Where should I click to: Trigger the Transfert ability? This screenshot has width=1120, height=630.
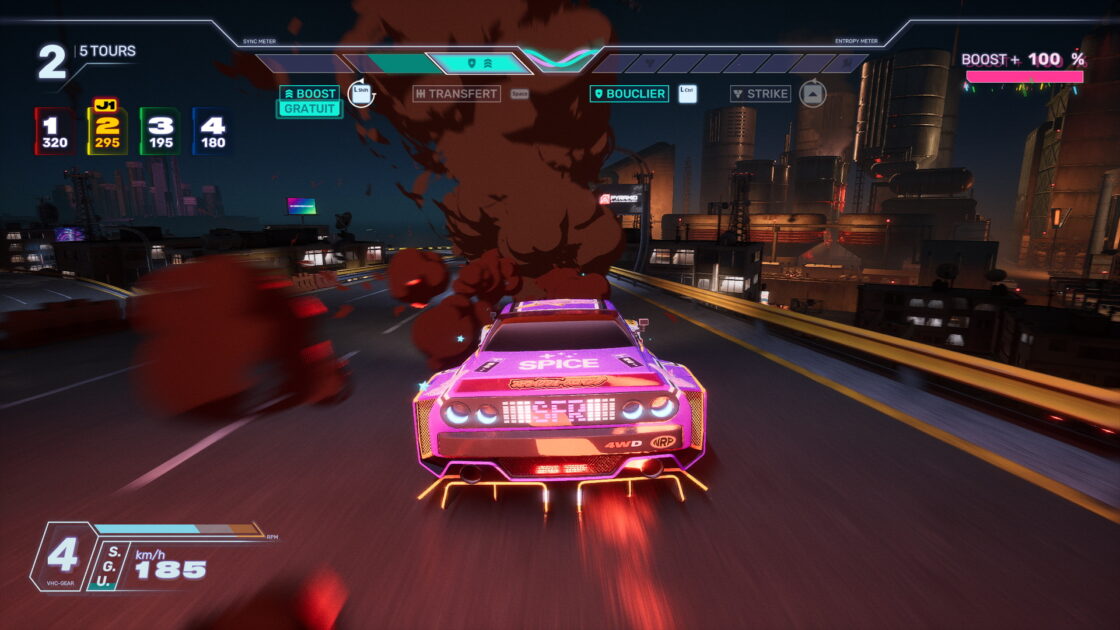pos(456,94)
